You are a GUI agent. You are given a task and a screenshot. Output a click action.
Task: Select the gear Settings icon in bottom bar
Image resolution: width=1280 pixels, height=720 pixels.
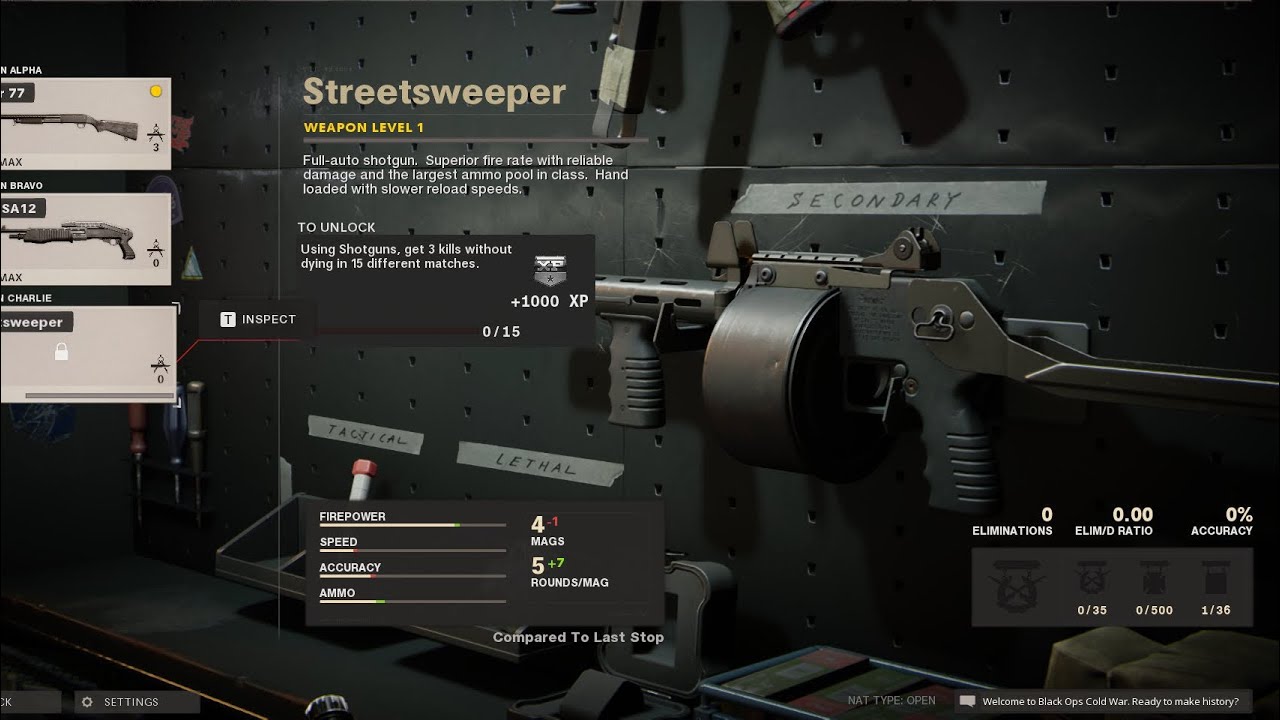point(87,701)
